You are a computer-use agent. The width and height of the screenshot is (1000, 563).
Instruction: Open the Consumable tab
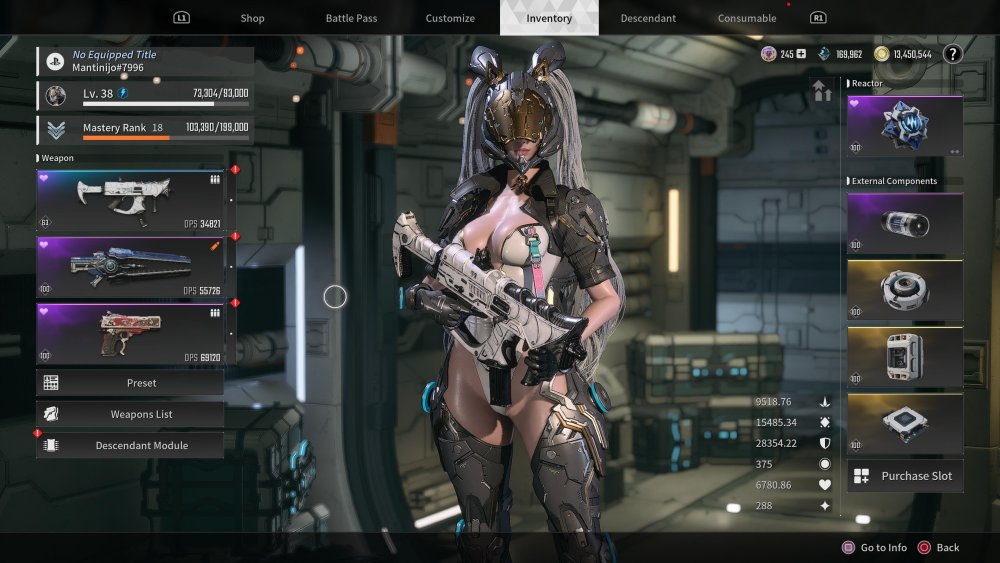(x=747, y=18)
